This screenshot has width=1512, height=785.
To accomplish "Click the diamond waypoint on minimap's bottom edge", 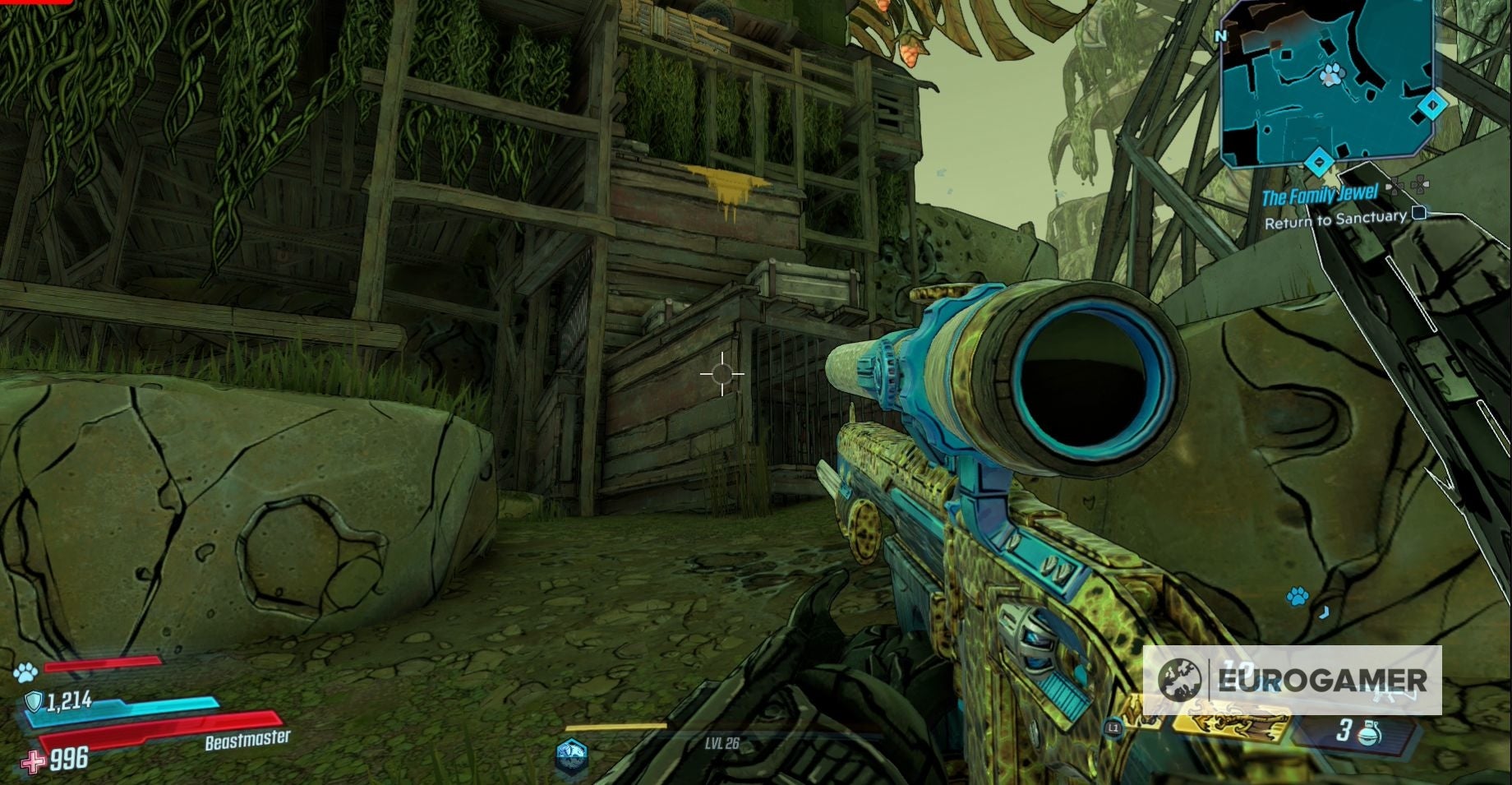I will (x=1319, y=161).
